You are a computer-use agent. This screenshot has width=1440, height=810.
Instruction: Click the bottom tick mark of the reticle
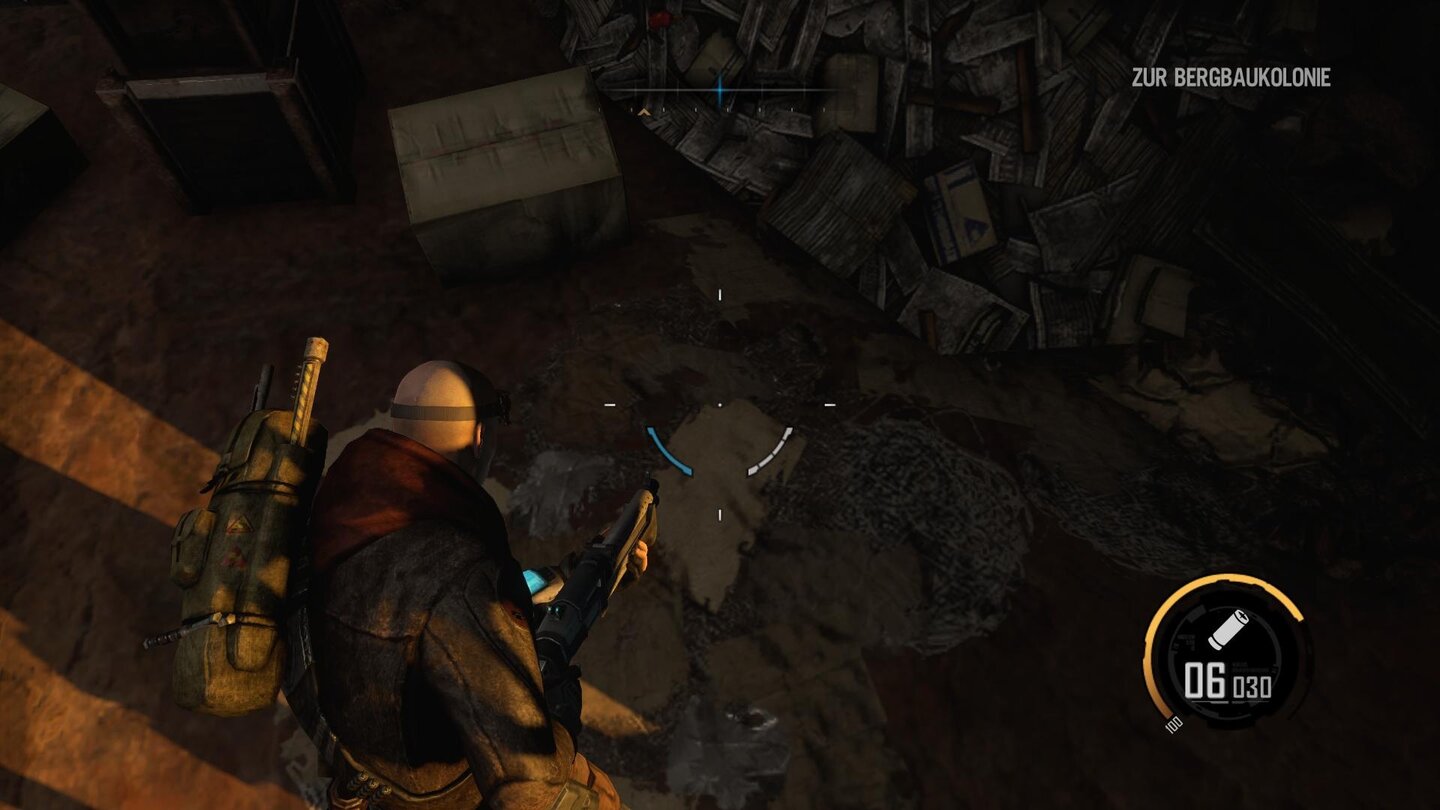(x=718, y=513)
